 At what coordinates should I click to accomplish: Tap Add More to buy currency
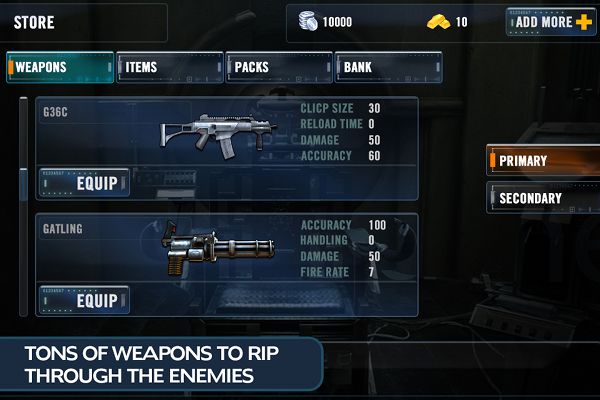(551, 21)
